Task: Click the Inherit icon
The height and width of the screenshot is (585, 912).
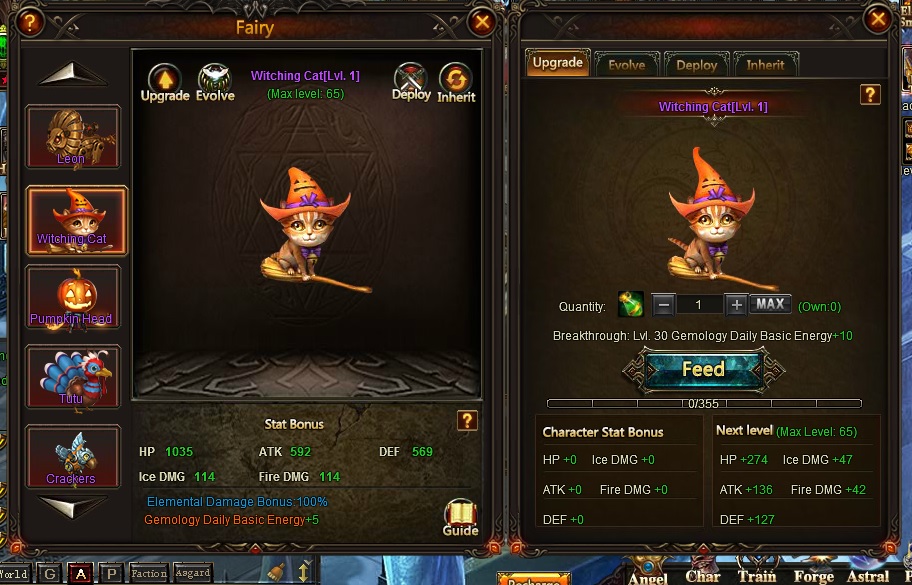Action: coord(456,83)
